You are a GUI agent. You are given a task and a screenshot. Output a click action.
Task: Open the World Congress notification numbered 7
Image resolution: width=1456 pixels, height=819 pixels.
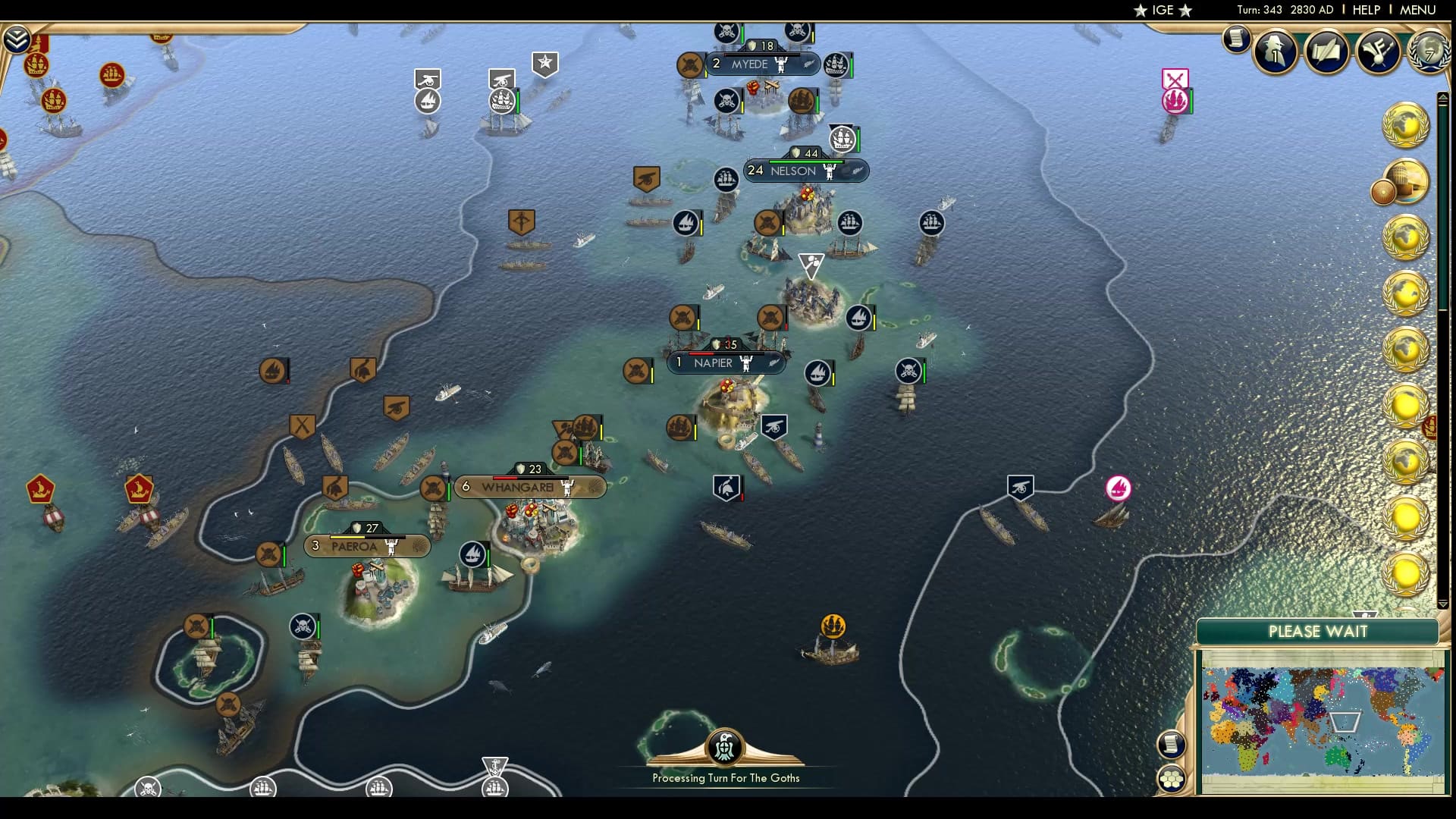pyautogui.click(x=1429, y=52)
